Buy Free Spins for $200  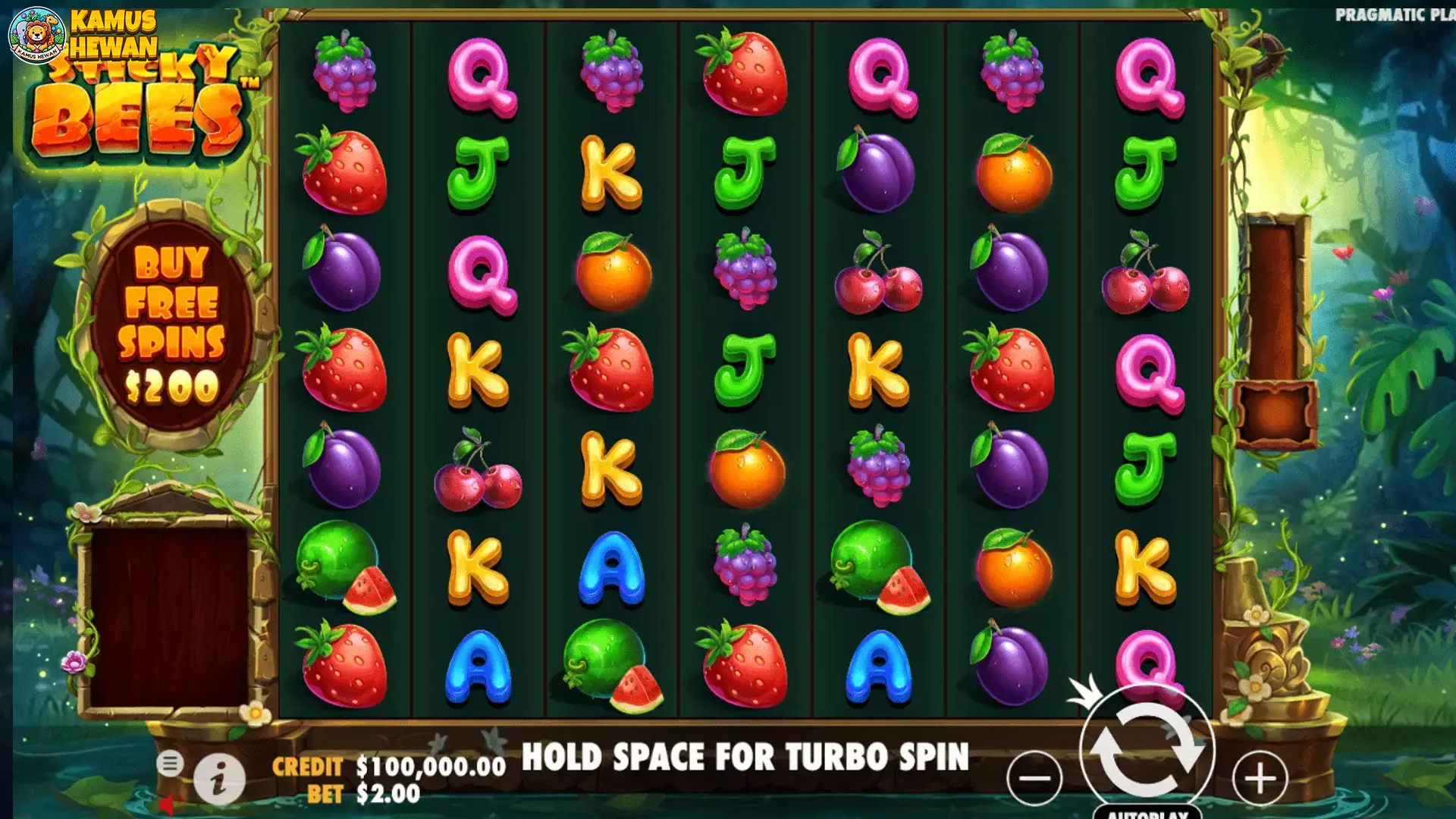coord(171,325)
